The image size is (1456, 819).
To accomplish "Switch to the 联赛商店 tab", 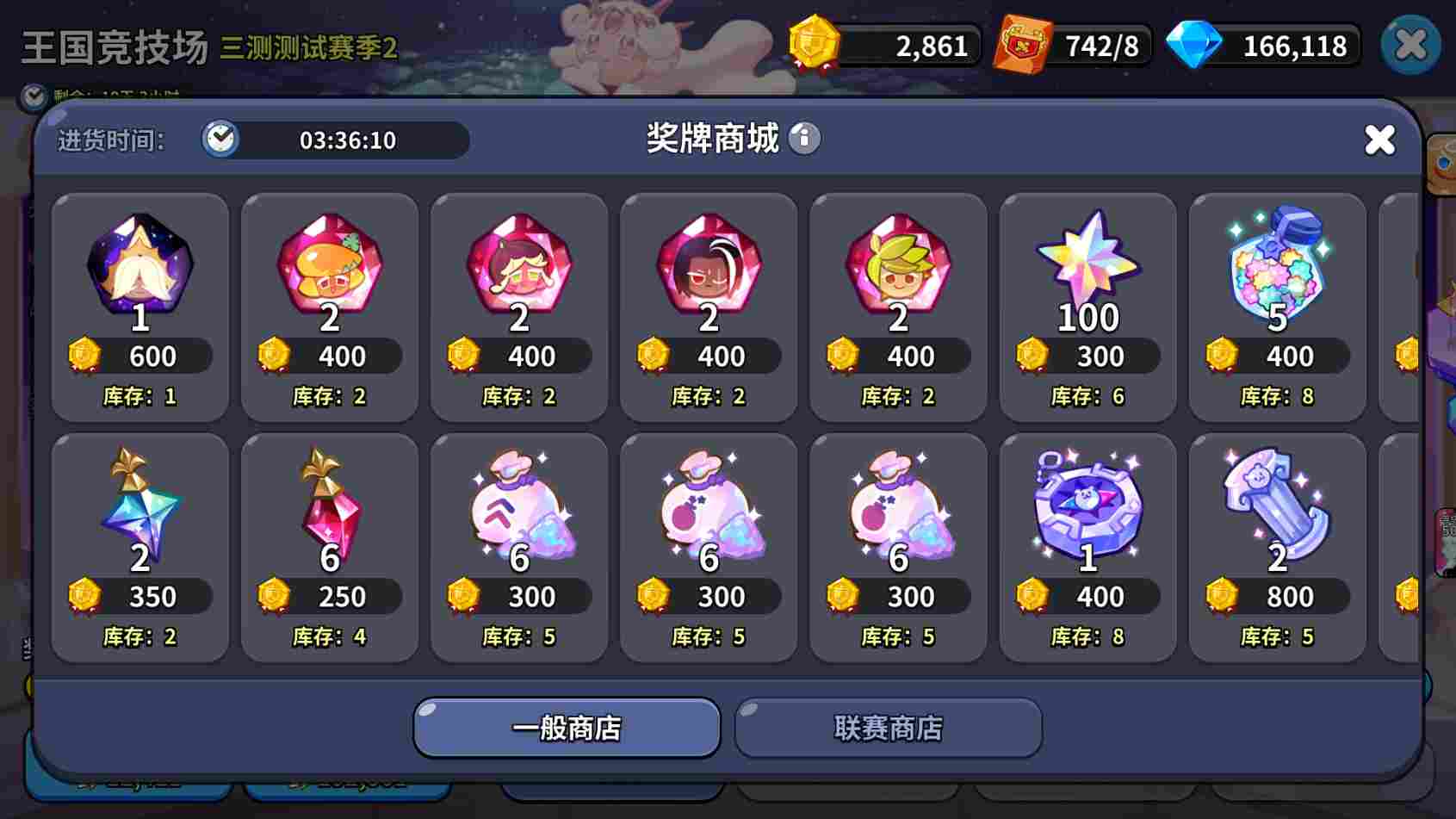I will pos(888,728).
